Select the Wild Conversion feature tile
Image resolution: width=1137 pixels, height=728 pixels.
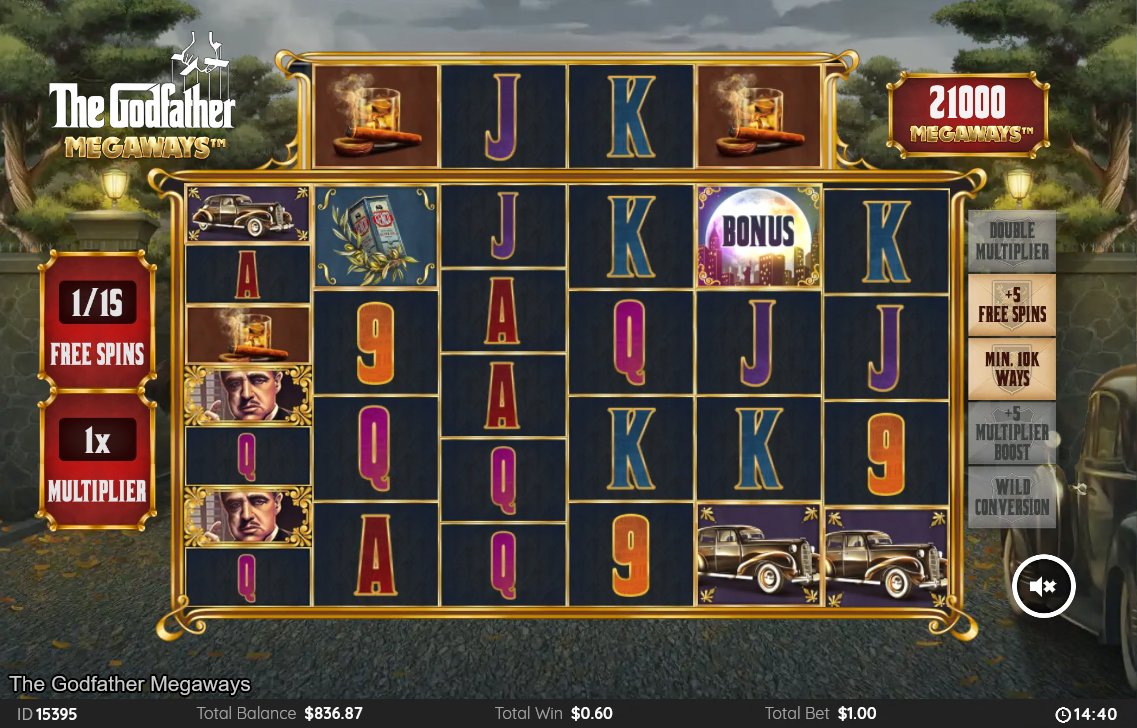pos(1011,497)
